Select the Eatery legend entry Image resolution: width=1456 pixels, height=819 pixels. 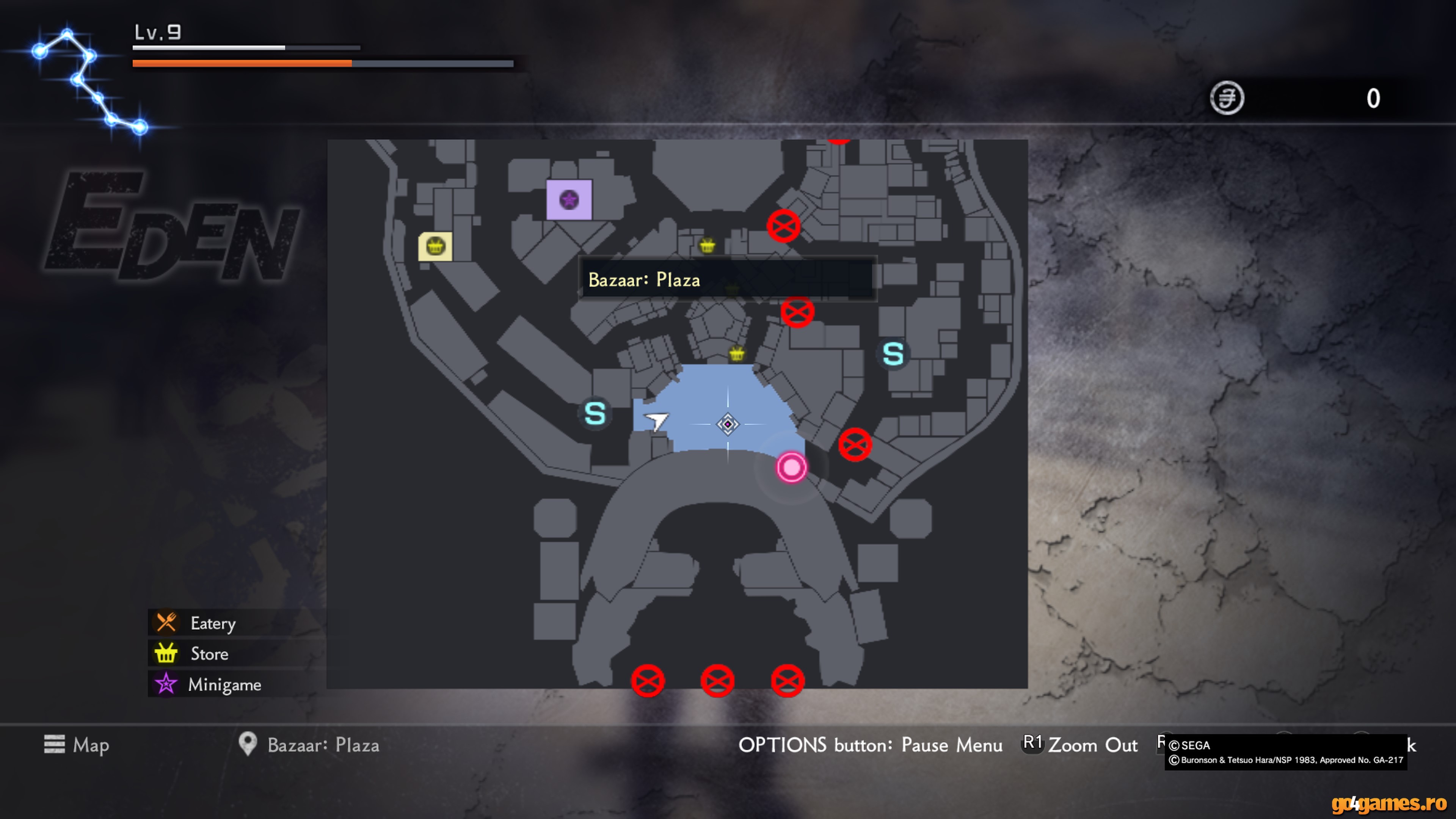tap(212, 623)
